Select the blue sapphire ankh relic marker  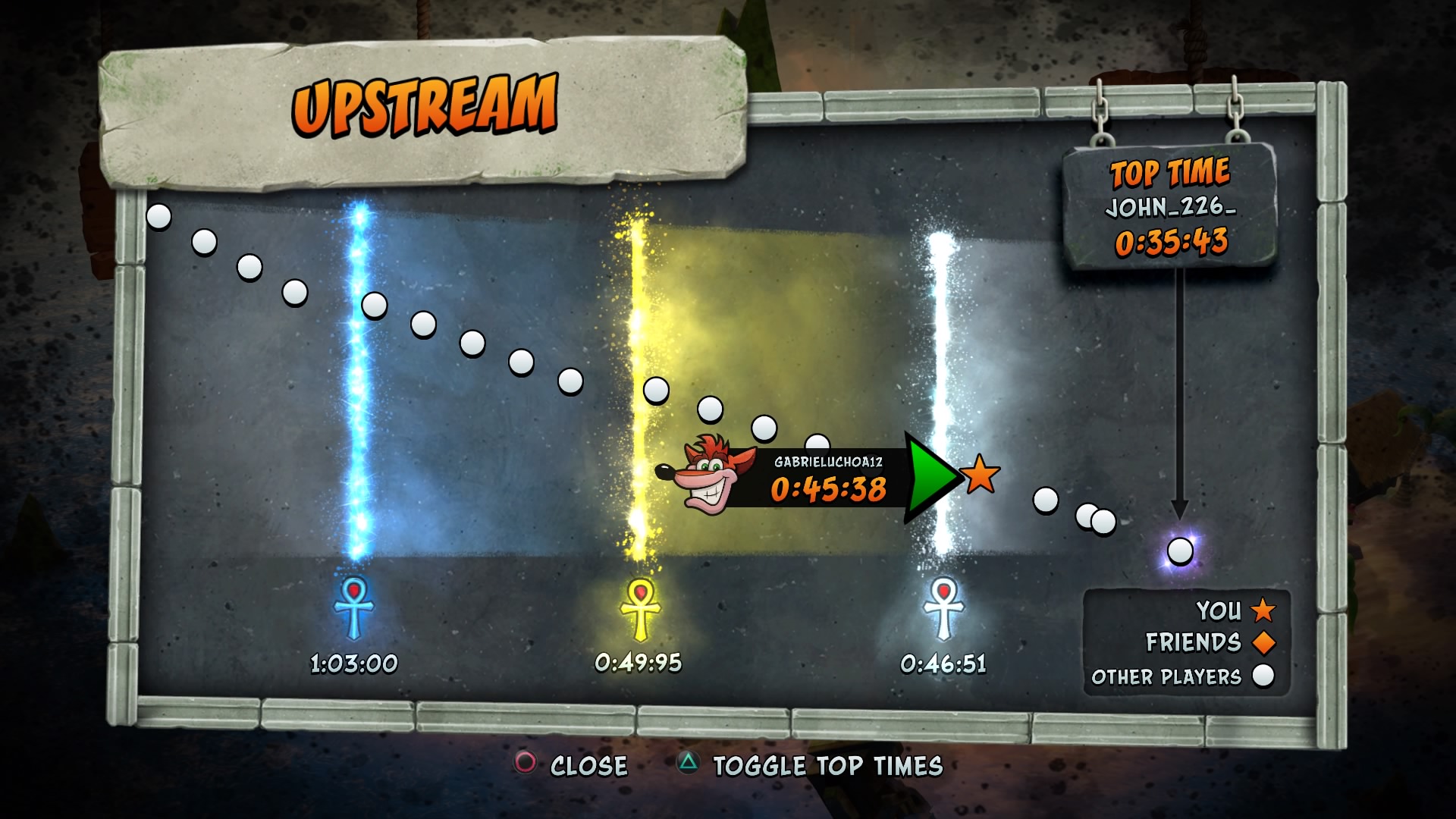[x=354, y=607]
